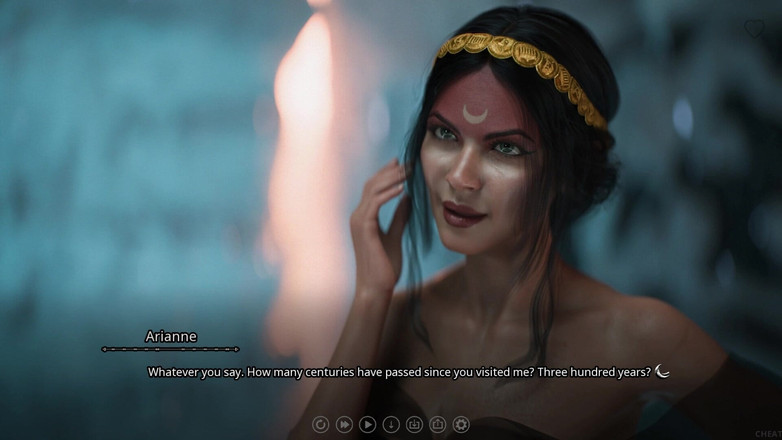Open the load game up-arrow icon
The image size is (782, 440).
click(x=438, y=425)
